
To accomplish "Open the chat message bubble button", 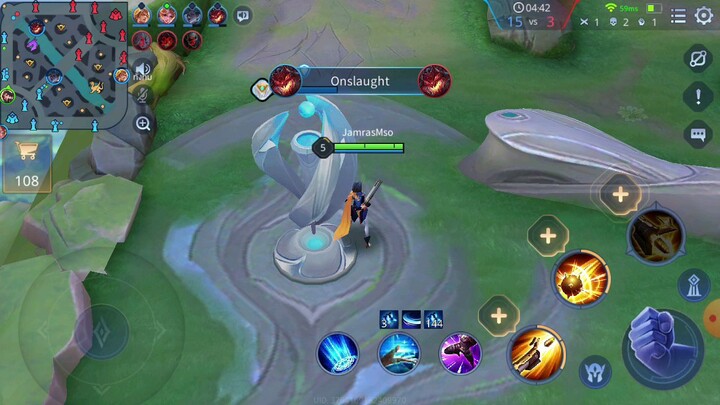I will pos(697,134).
